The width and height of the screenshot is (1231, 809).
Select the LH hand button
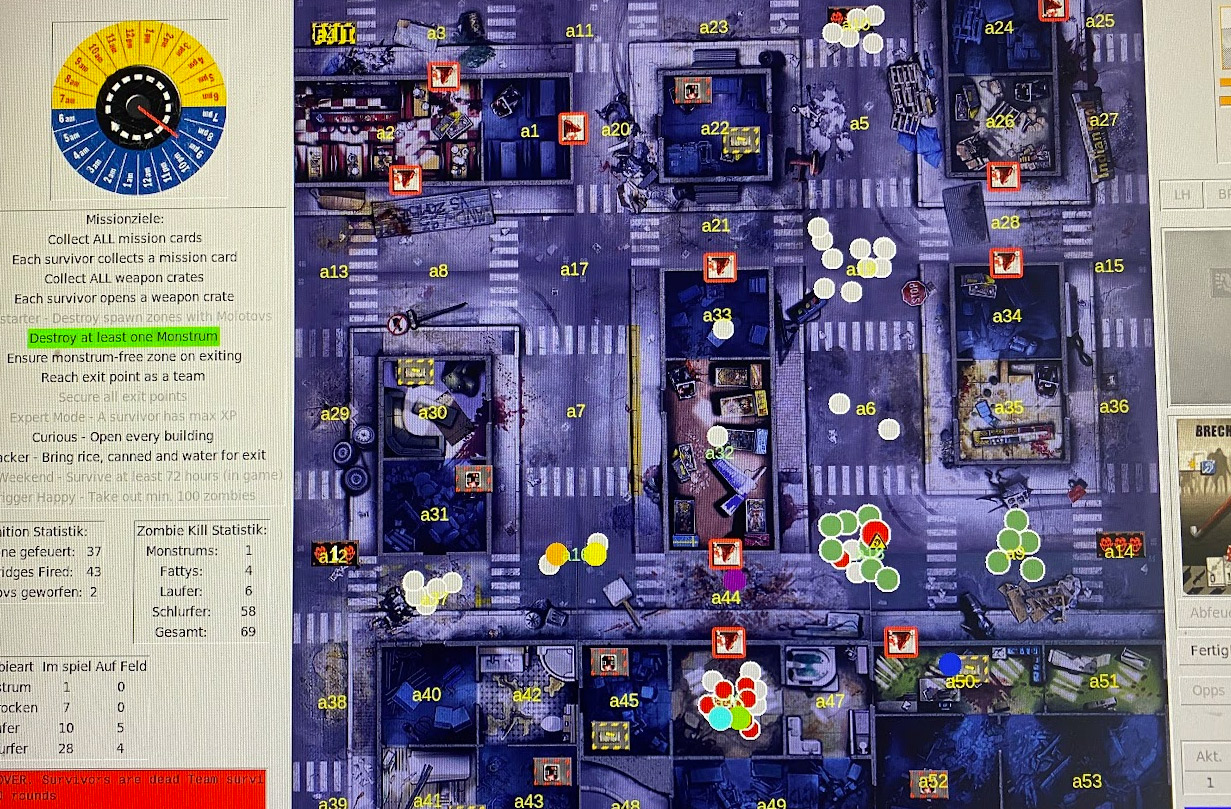[x=1182, y=194]
